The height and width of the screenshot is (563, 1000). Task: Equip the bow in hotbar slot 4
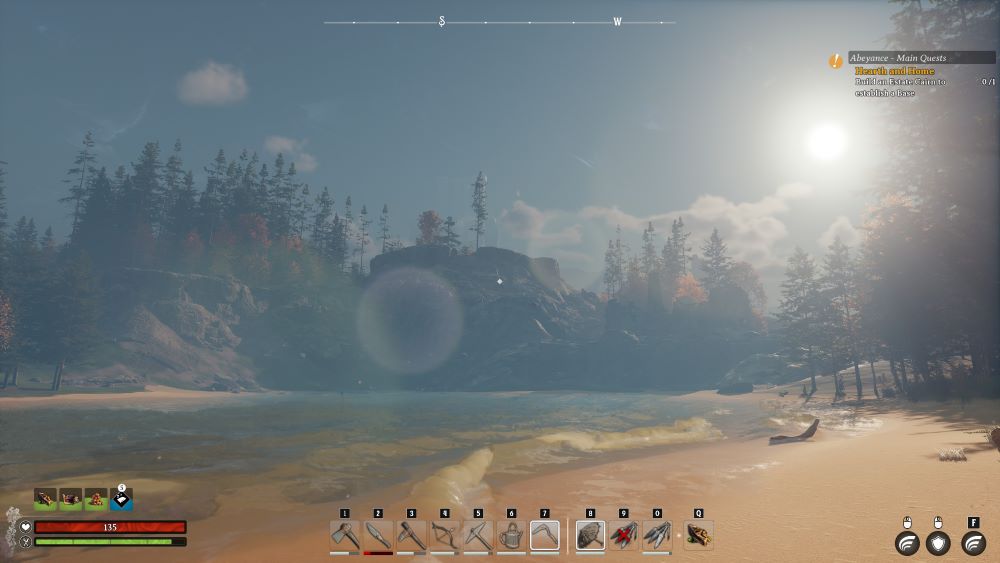click(445, 535)
